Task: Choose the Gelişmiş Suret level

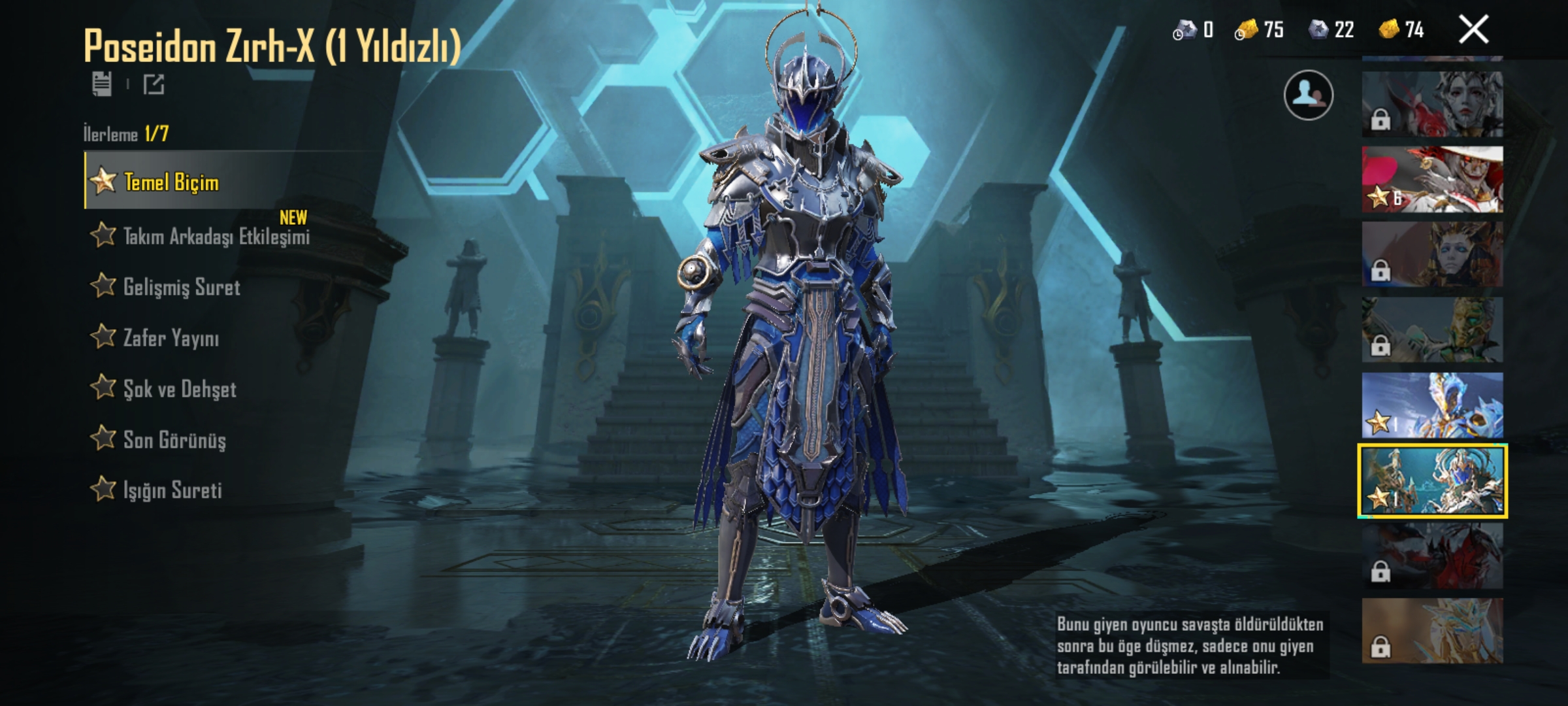Action: pos(181,287)
